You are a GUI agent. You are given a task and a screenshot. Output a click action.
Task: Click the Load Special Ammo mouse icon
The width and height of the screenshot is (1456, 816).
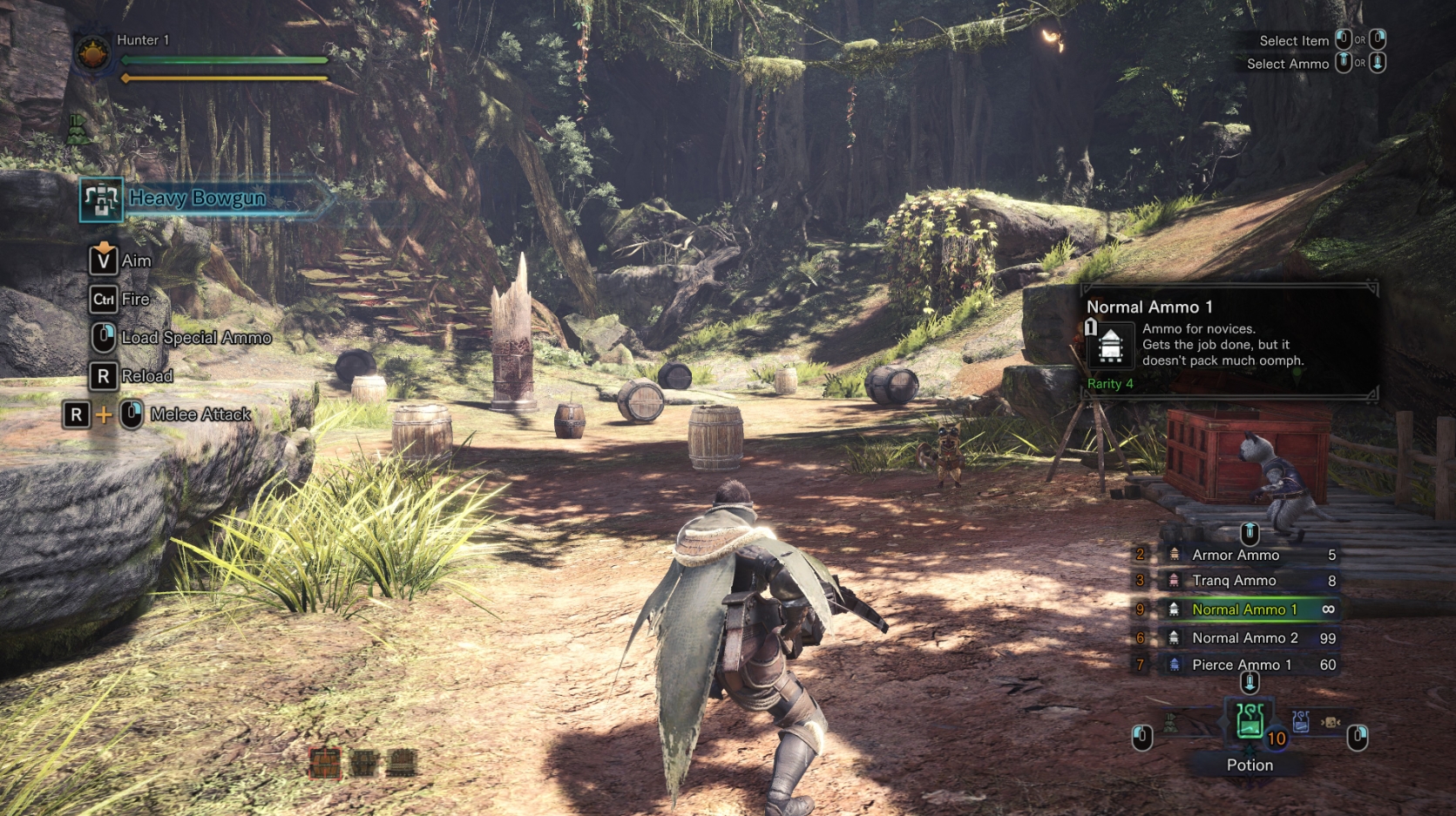(102, 337)
